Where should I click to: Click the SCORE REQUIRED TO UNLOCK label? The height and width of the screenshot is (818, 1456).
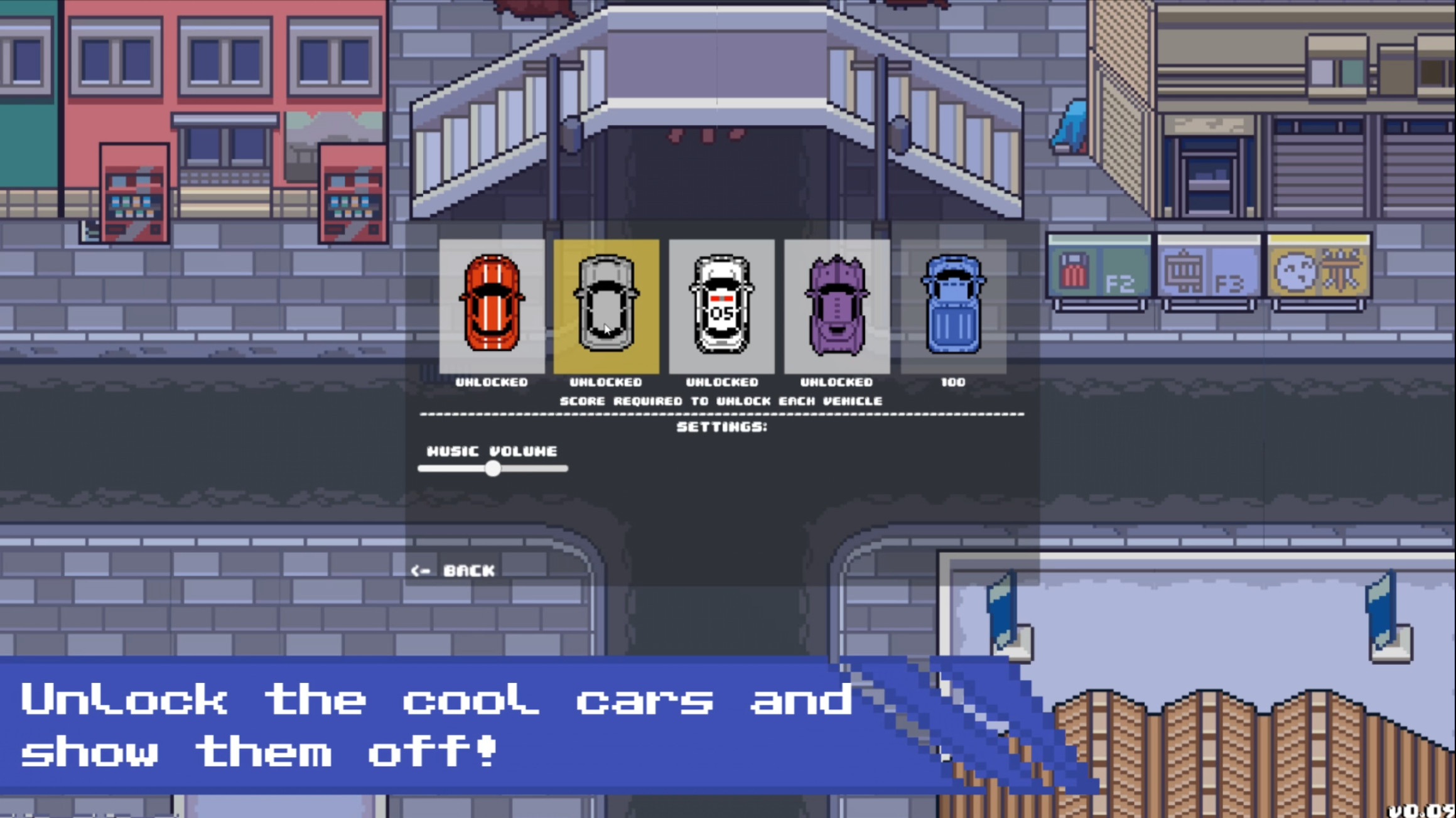(721, 400)
